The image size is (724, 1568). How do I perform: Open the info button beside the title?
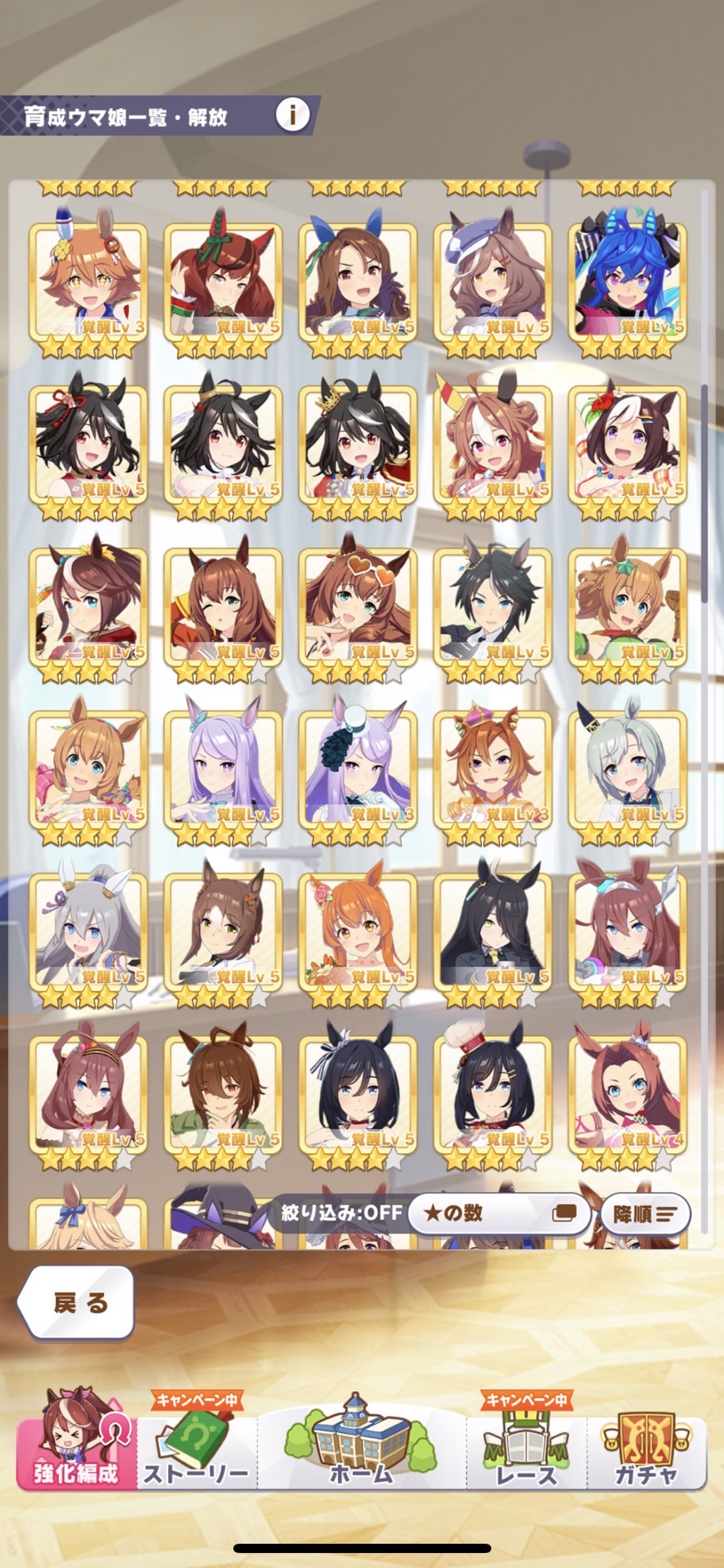click(292, 115)
